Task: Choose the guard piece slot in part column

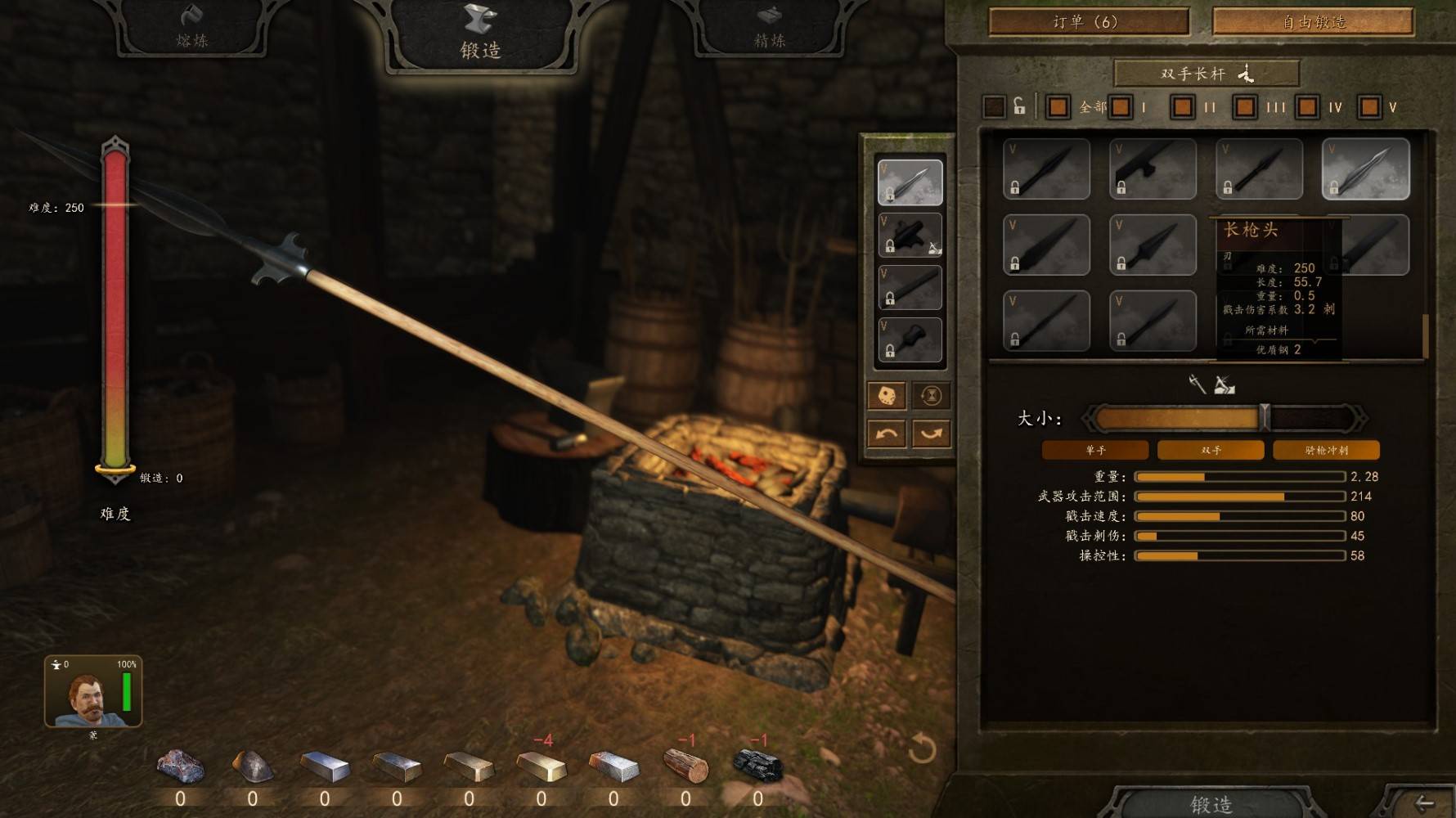Action: point(910,235)
